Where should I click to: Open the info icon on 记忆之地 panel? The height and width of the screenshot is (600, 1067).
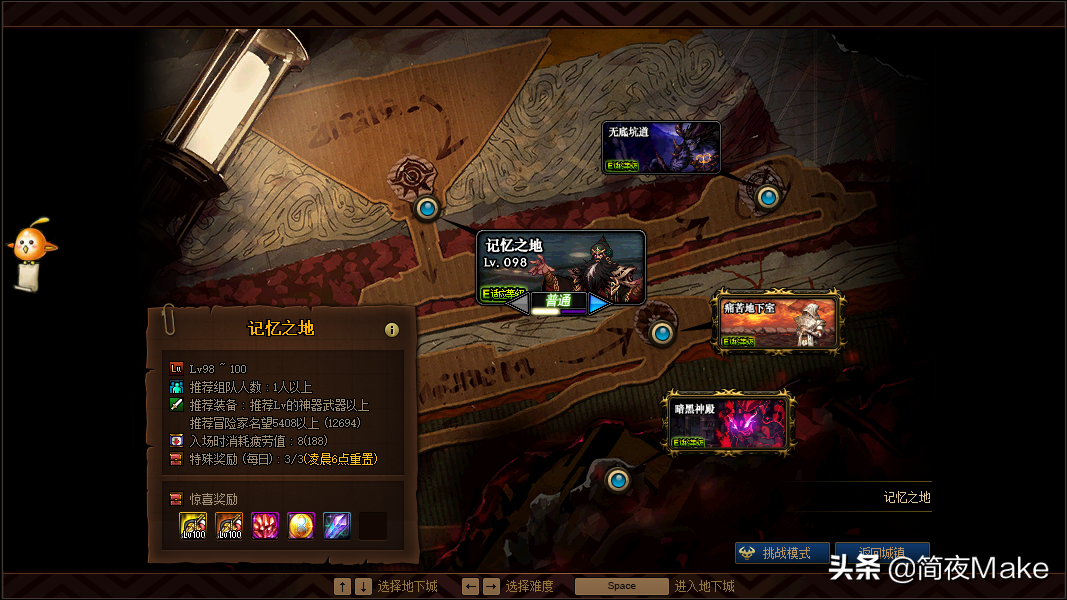click(392, 329)
